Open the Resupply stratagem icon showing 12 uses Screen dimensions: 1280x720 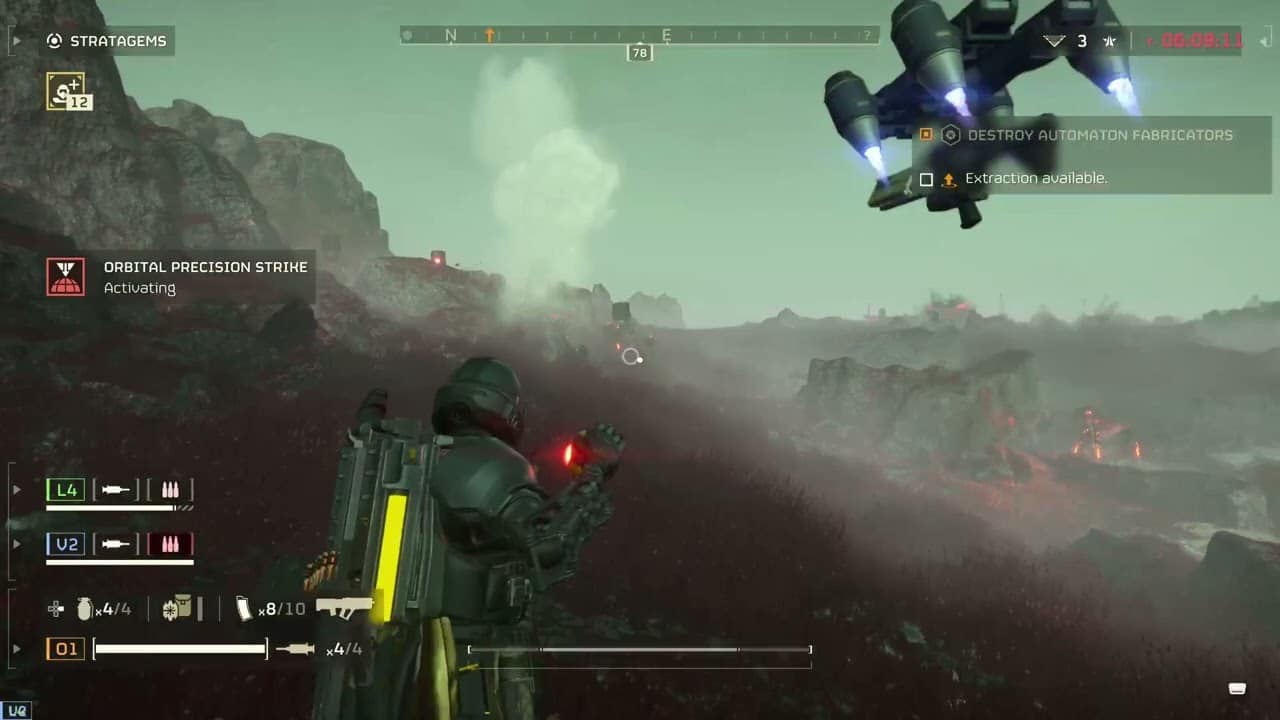[x=67, y=91]
